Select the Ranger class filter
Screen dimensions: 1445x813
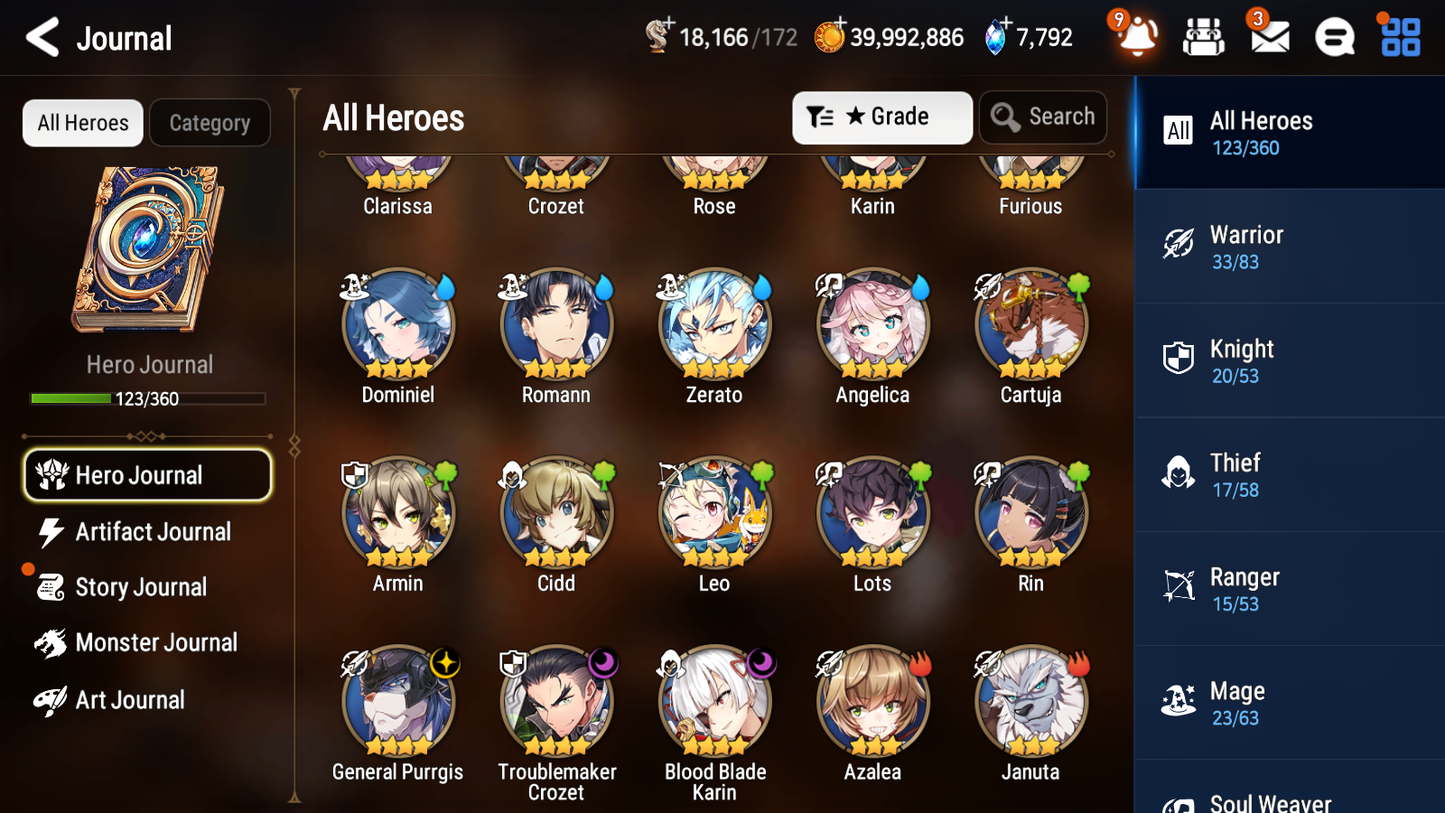tap(1288, 588)
